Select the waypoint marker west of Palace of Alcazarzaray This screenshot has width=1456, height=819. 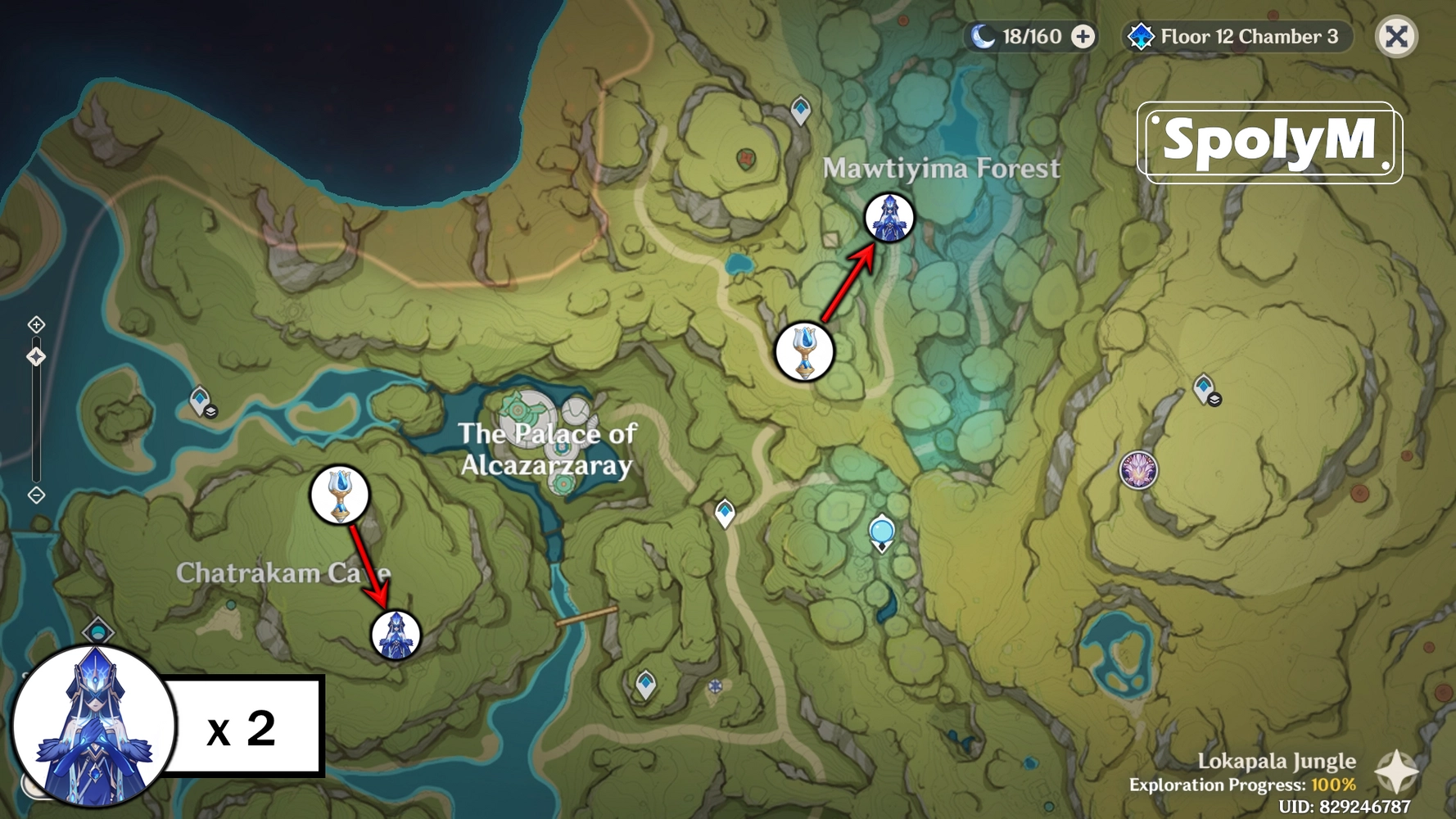point(199,400)
